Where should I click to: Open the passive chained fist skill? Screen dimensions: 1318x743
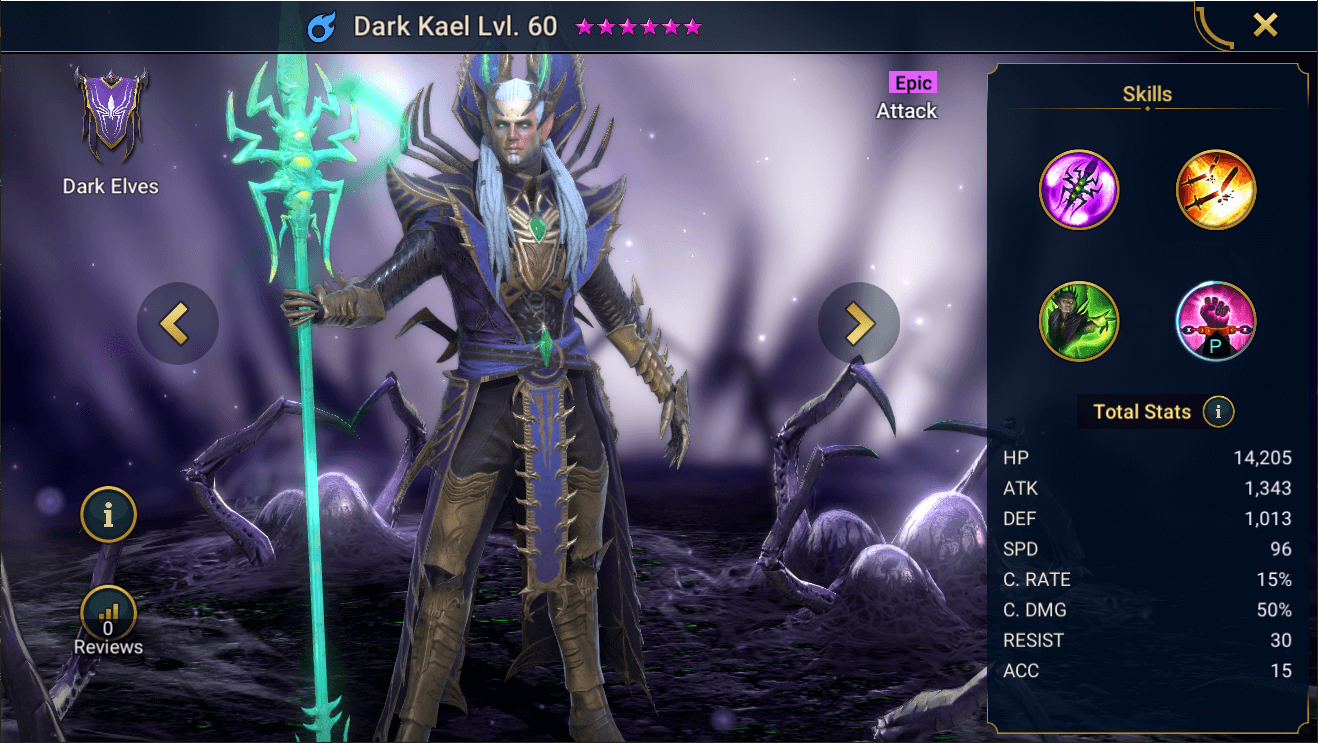point(1215,321)
